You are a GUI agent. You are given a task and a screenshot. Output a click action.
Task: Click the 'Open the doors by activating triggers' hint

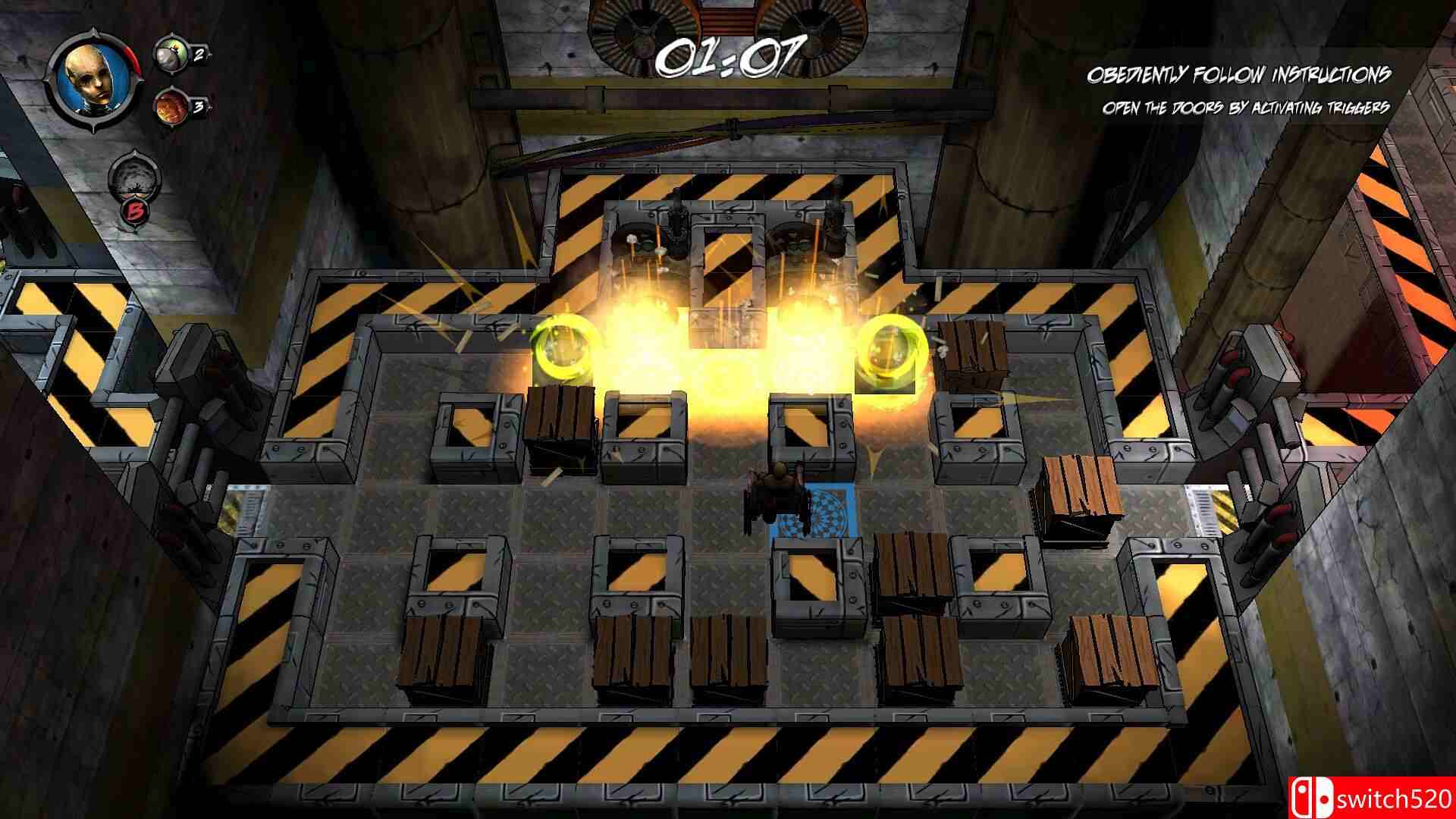click(x=1246, y=108)
